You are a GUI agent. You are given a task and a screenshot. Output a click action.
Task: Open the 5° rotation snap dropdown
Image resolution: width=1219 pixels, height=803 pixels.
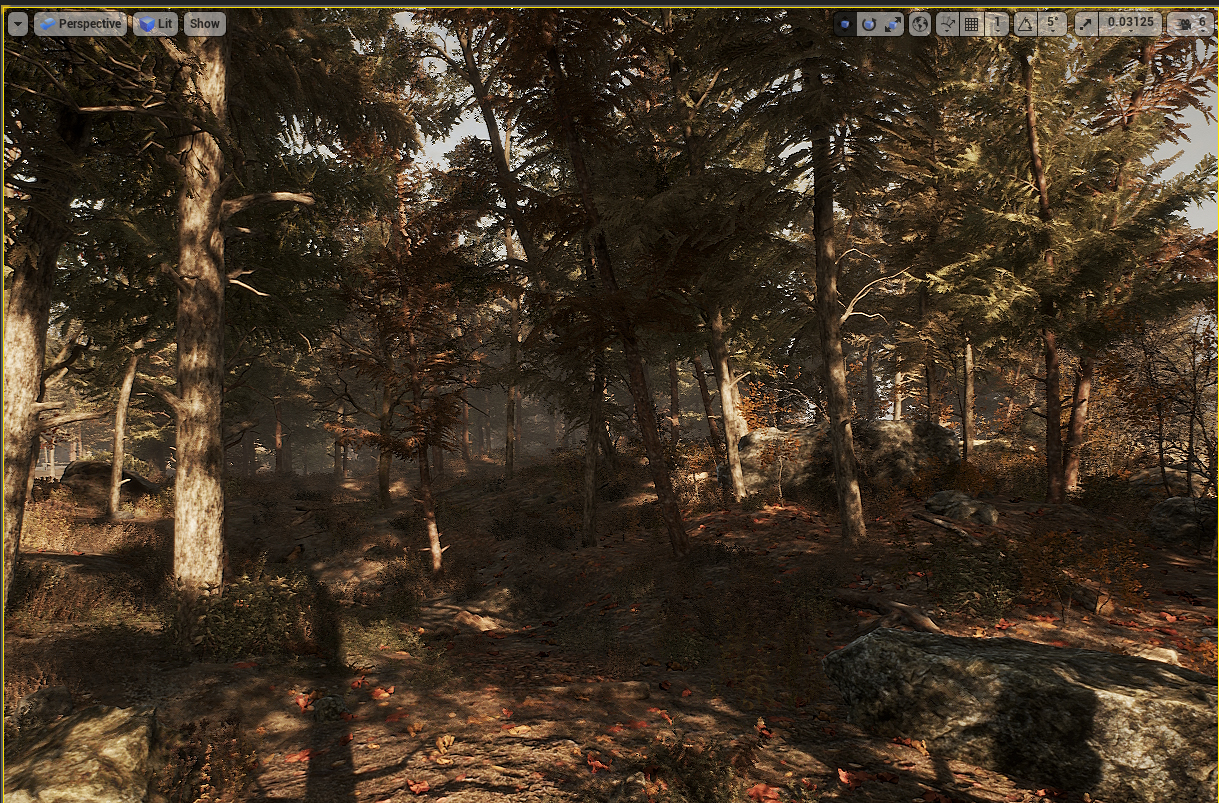click(x=1051, y=24)
